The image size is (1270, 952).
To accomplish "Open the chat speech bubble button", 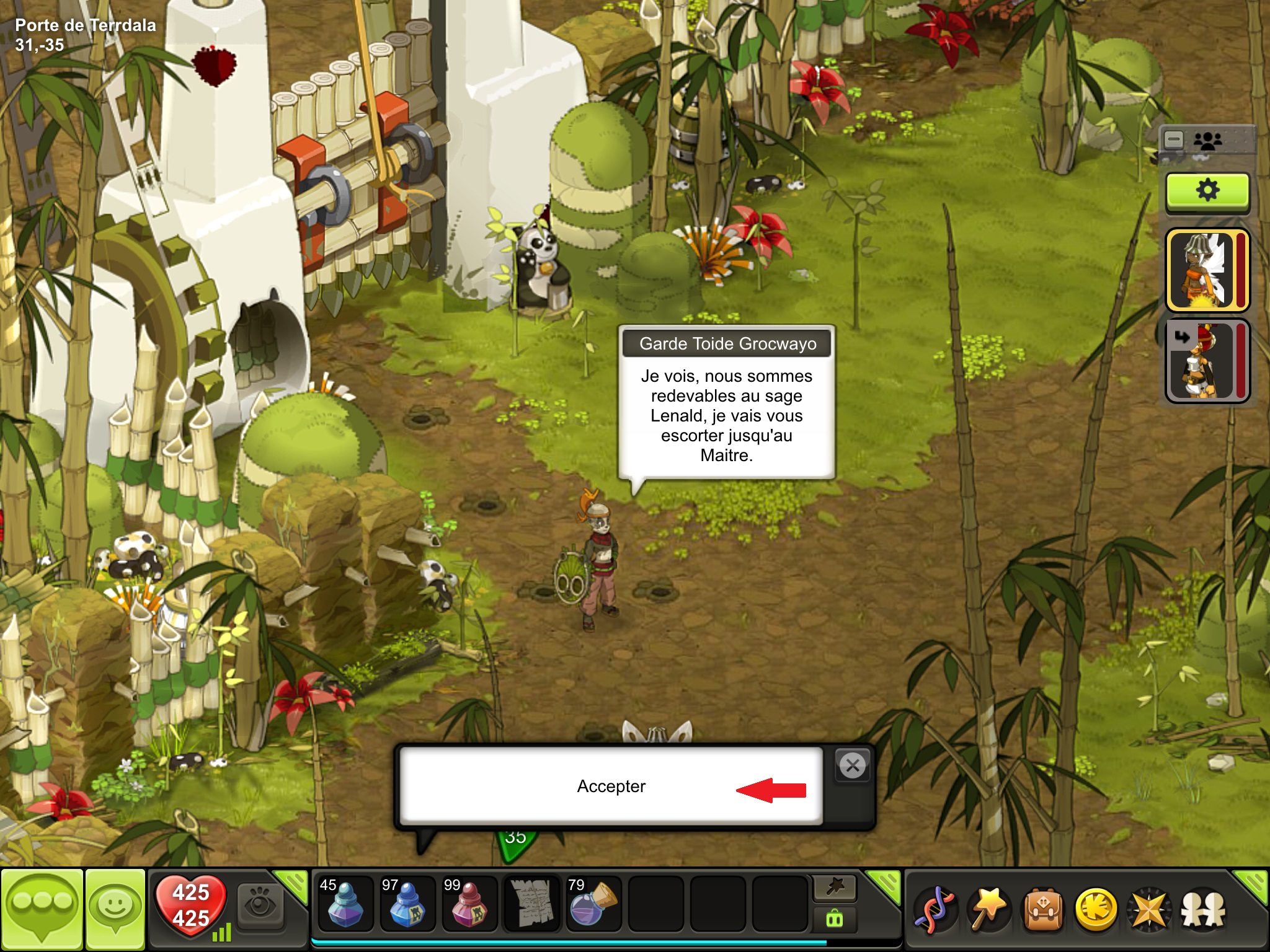I will (x=42, y=908).
